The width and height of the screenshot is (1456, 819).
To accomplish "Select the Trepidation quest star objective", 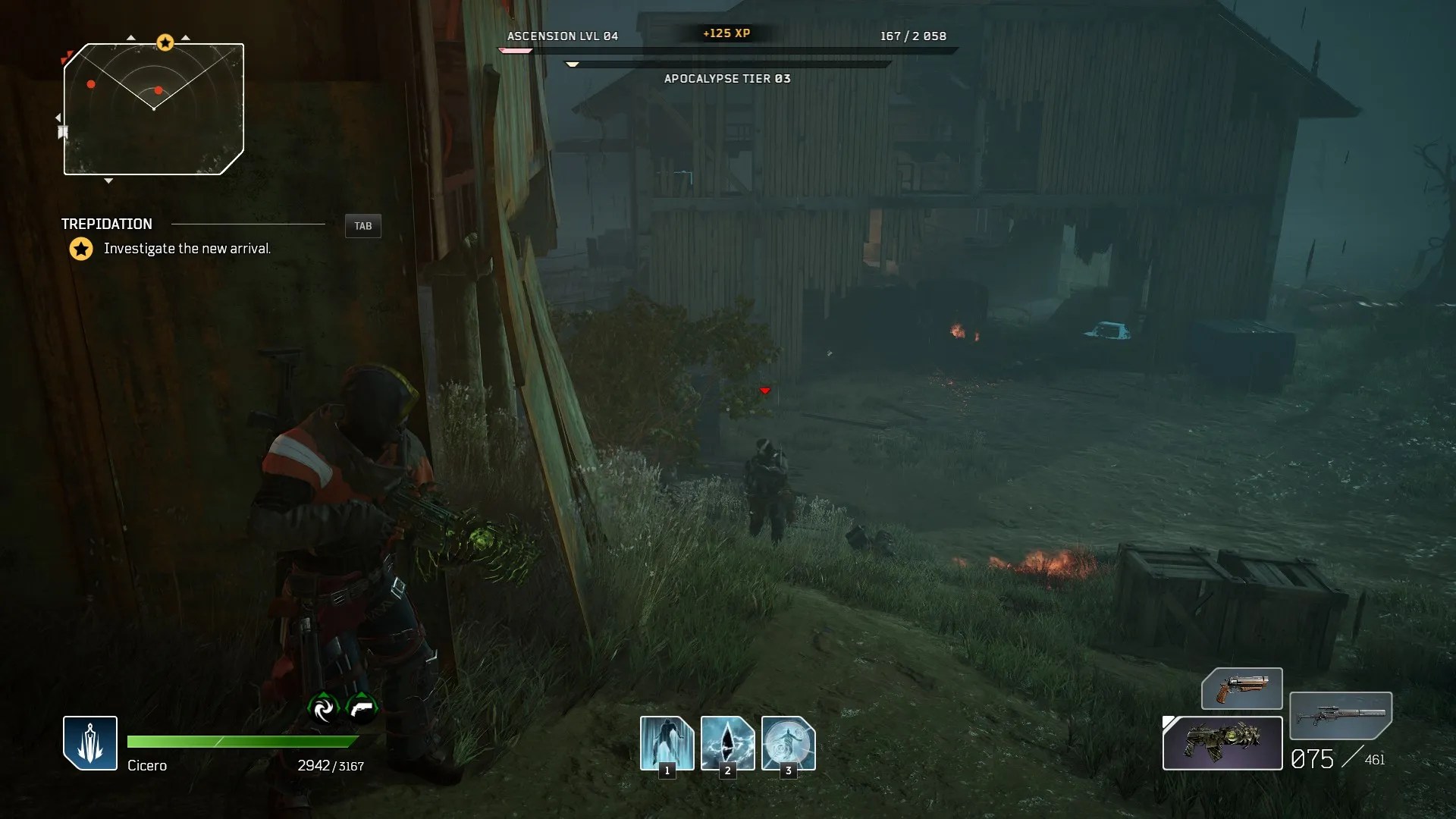I will click(81, 249).
